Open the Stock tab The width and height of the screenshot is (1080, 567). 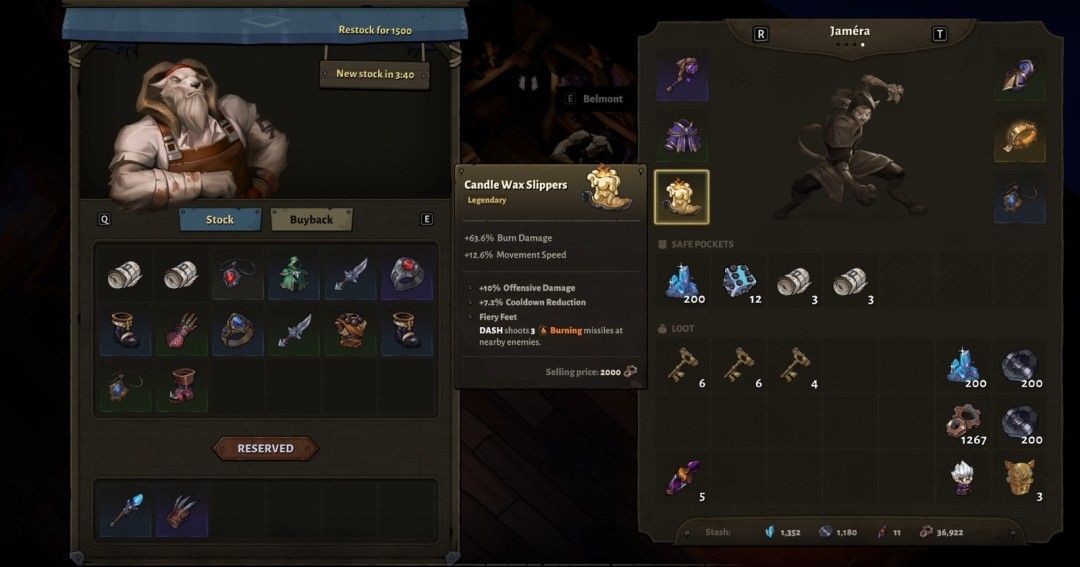(220, 219)
